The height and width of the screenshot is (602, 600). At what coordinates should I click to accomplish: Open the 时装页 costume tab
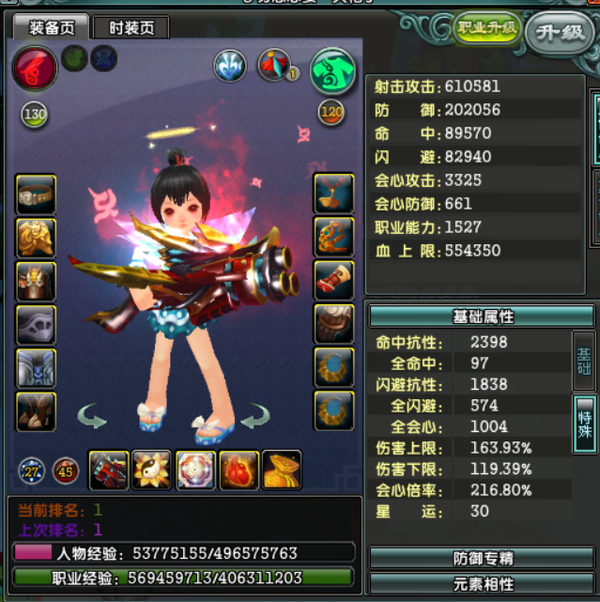pyautogui.click(x=131, y=28)
